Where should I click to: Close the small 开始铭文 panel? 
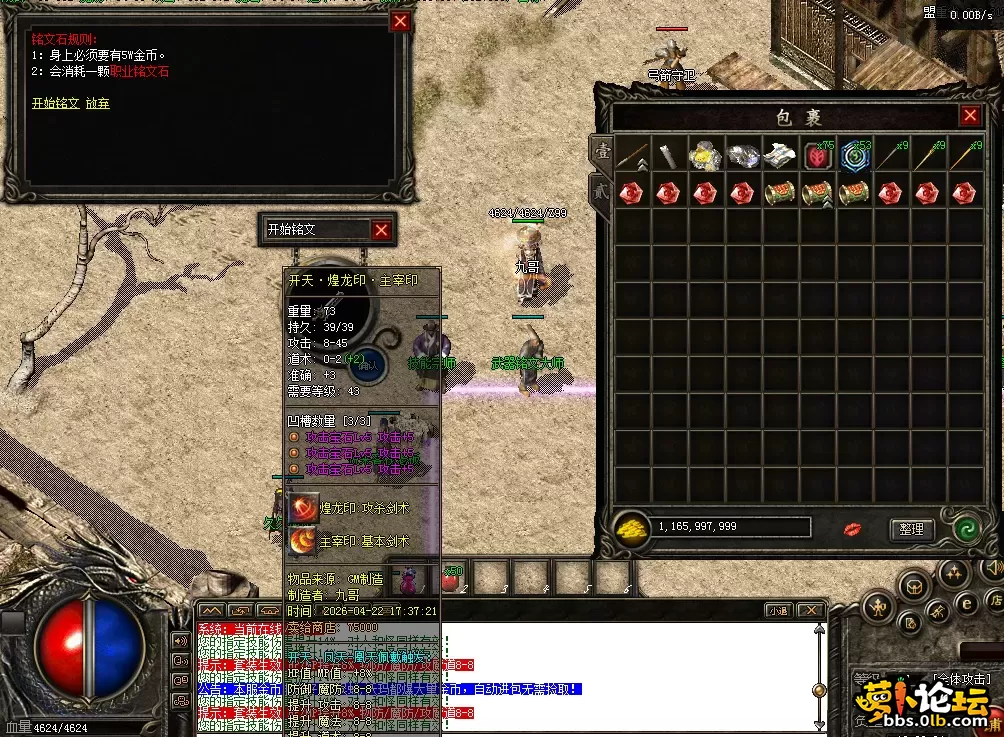pyautogui.click(x=381, y=230)
